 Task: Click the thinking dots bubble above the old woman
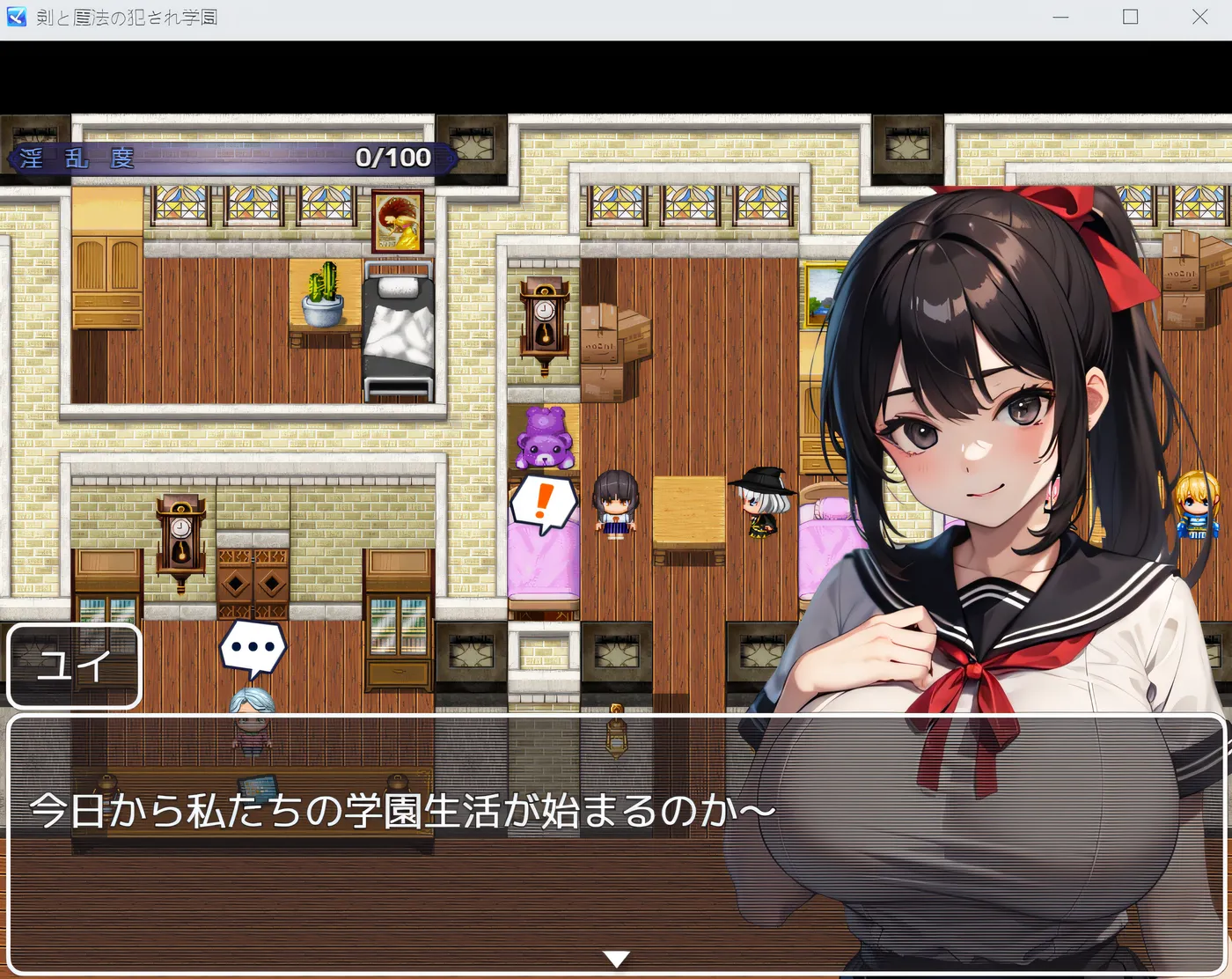pos(252,645)
